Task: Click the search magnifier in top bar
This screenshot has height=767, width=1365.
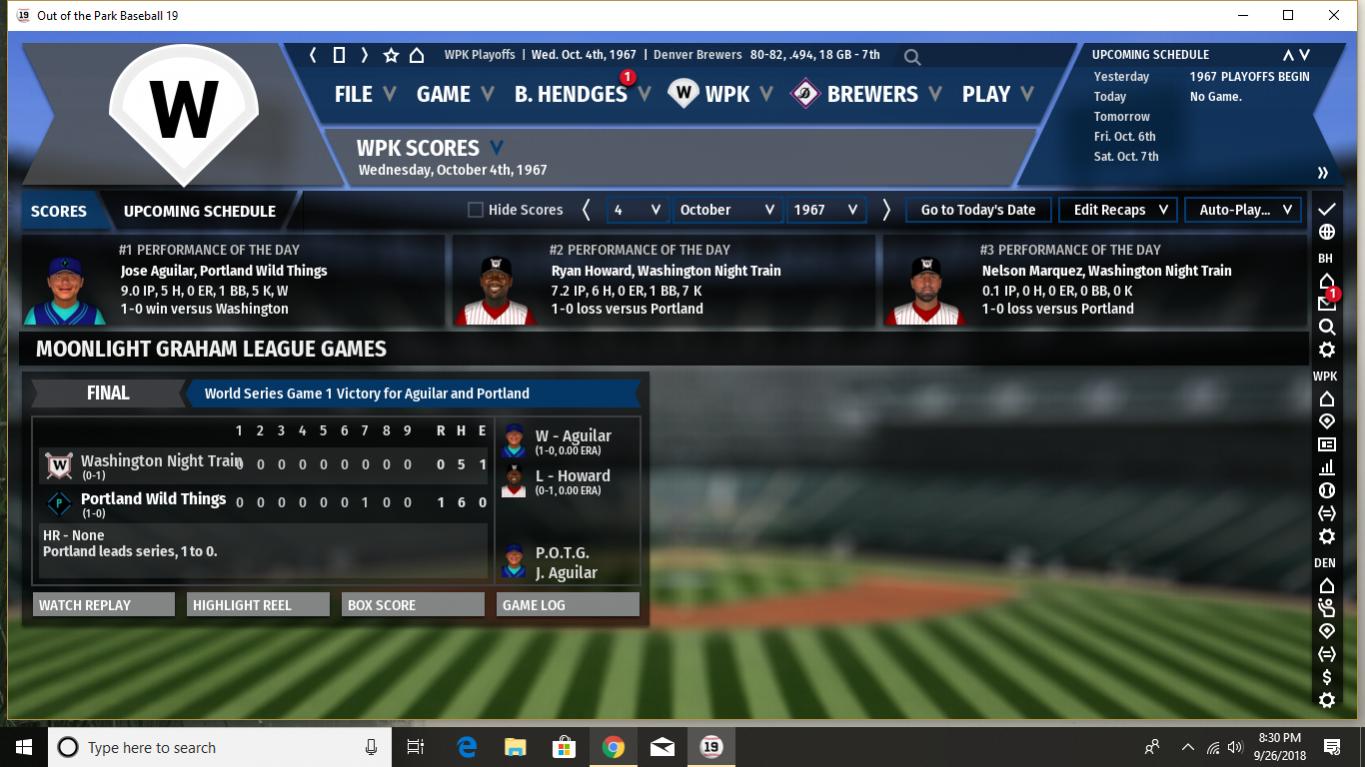Action: tap(912, 57)
